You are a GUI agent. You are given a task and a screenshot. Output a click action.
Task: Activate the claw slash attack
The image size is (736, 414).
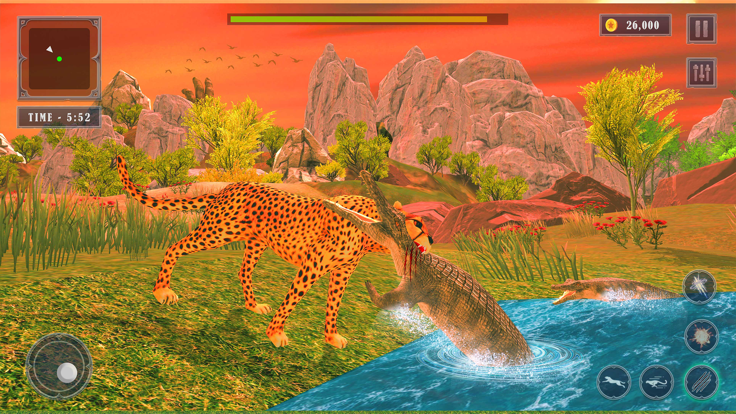(x=701, y=381)
